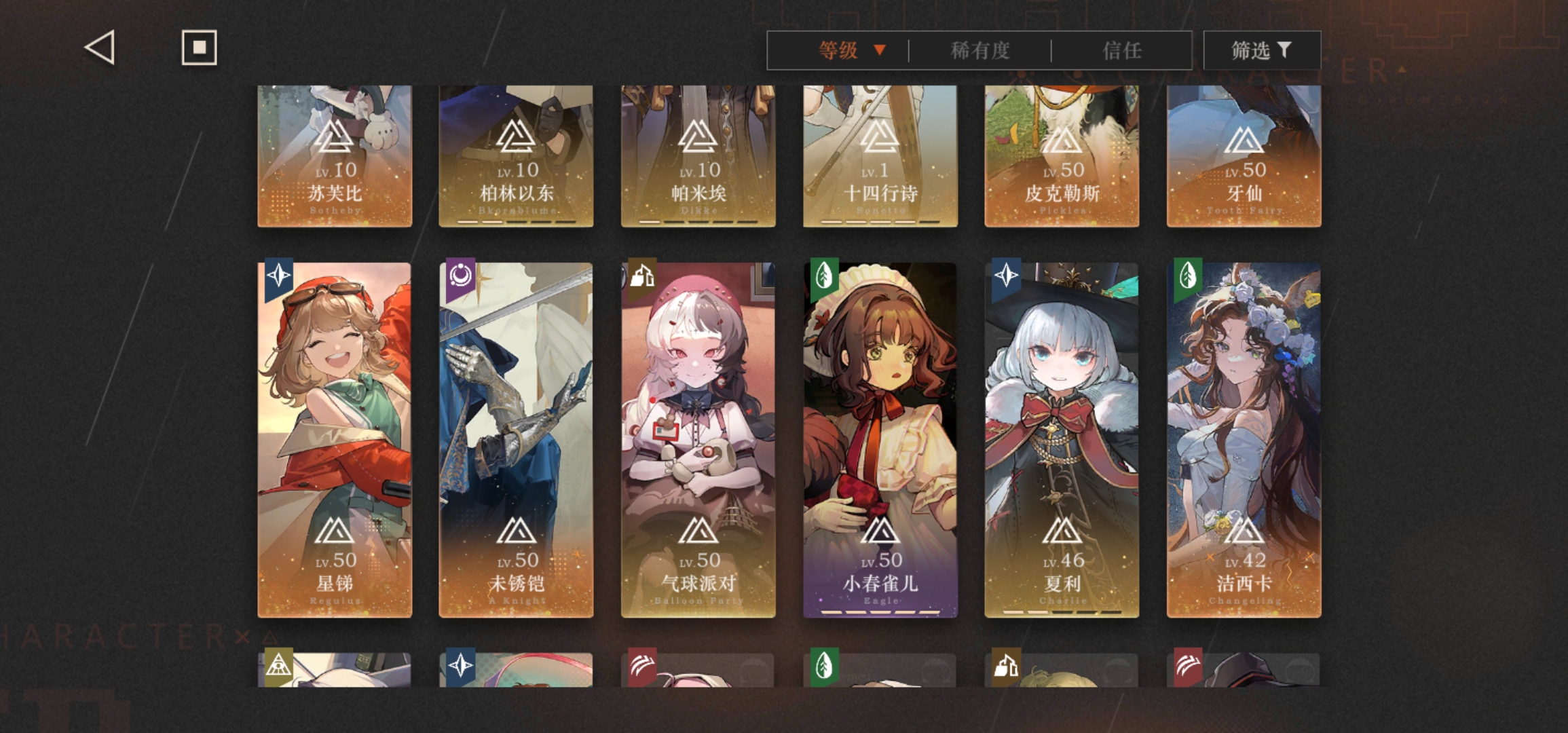Image resolution: width=1568 pixels, height=733 pixels.
Task: Open the 小春雀儿 Eagle card
Action: click(x=880, y=440)
